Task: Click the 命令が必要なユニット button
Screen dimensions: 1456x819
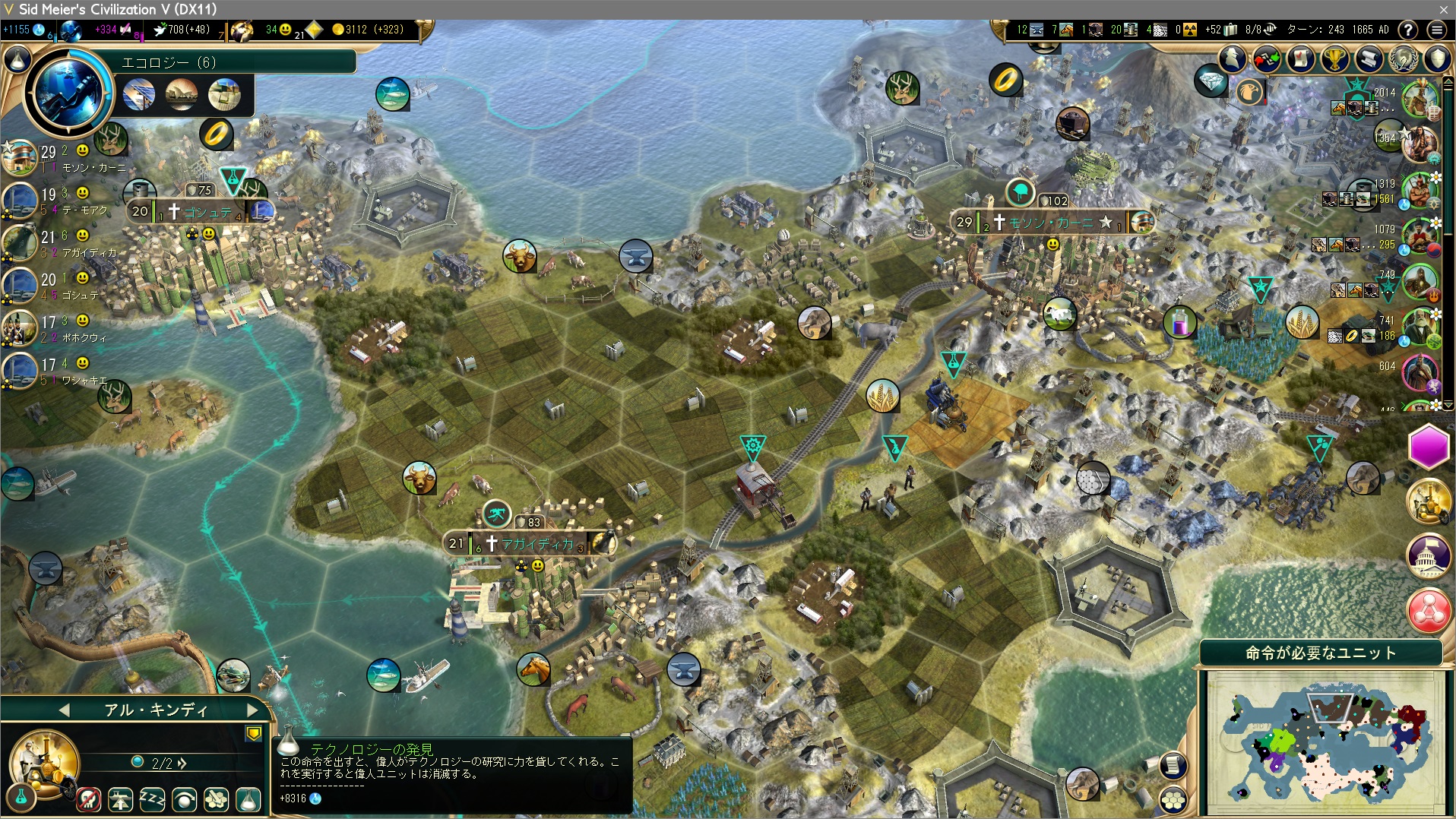Action: click(1320, 653)
